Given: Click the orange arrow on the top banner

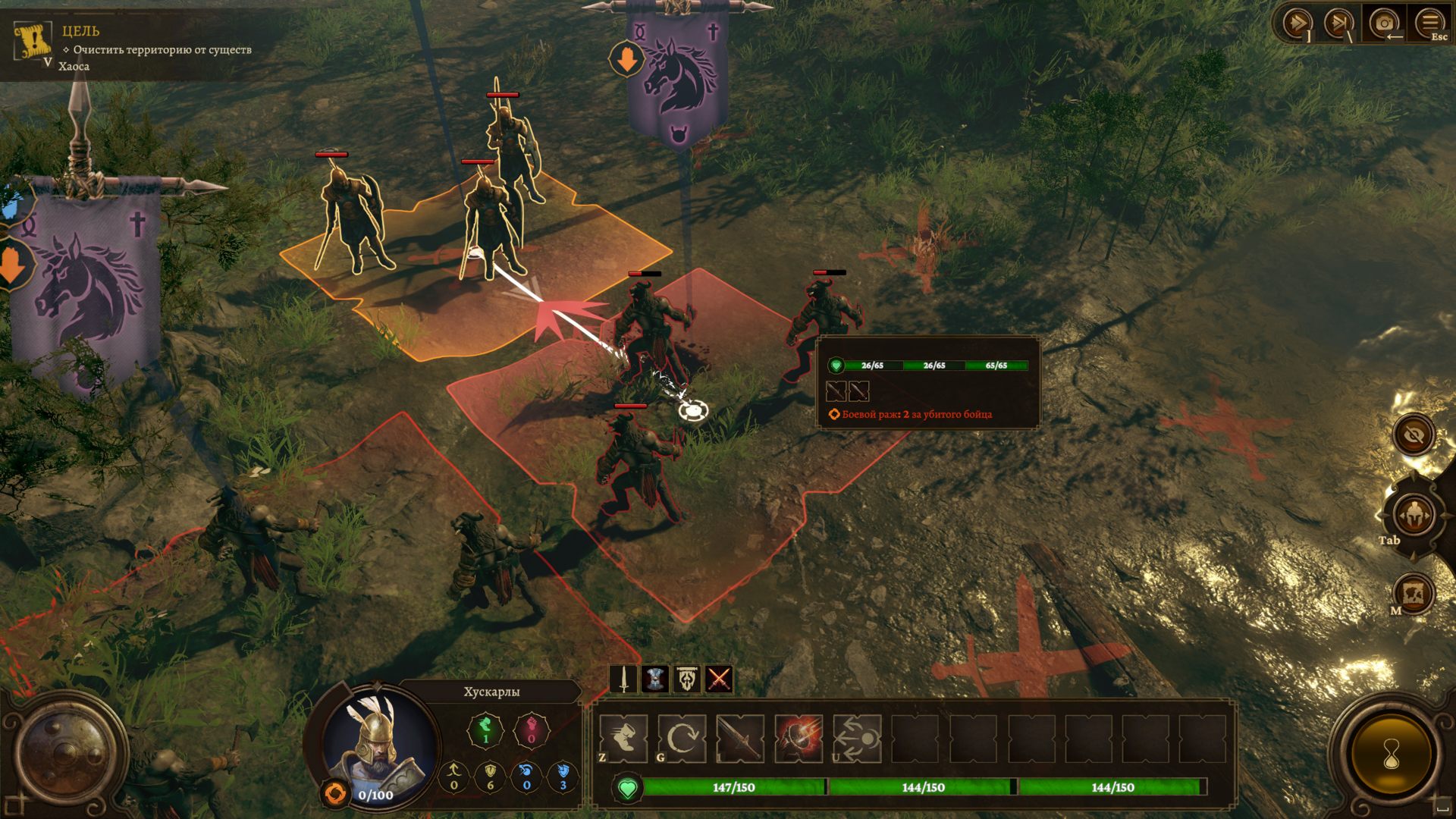Looking at the screenshot, I should click(626, 59).
